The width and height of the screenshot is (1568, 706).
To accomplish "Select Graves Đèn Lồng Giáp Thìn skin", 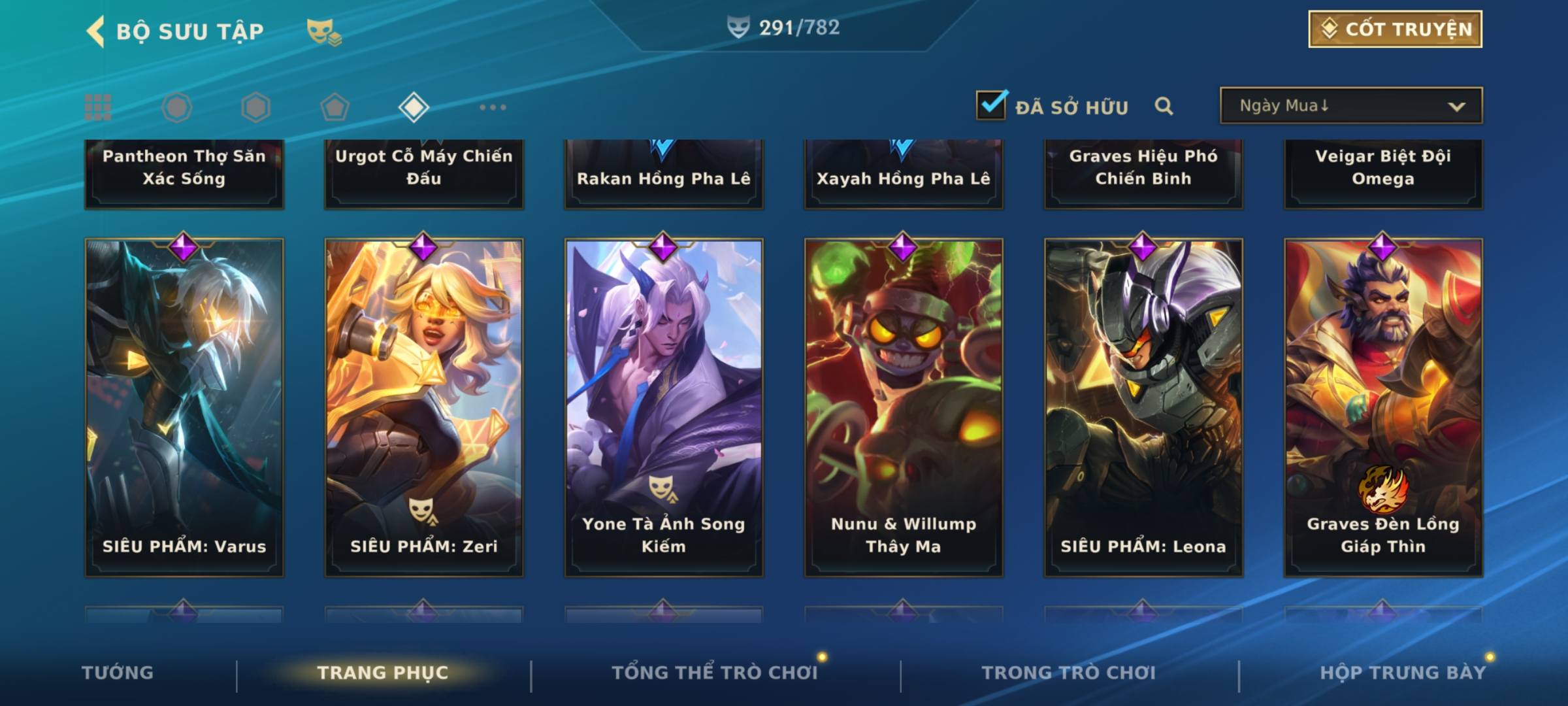I will (1383, 407).
